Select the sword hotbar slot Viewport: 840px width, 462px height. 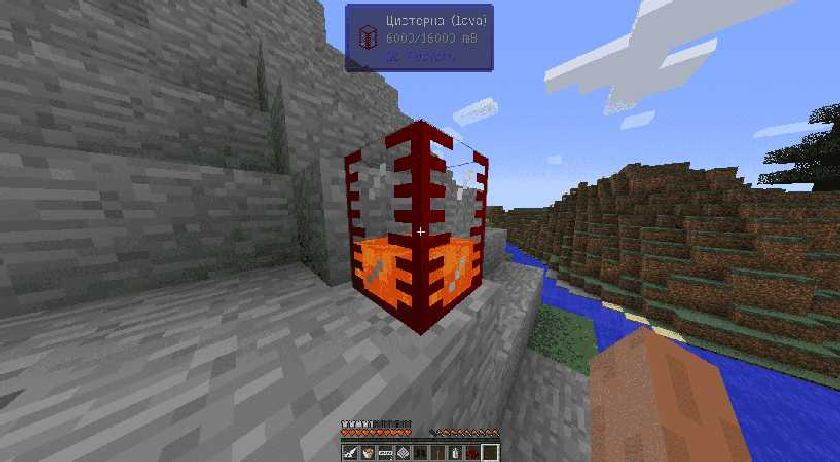350,453
